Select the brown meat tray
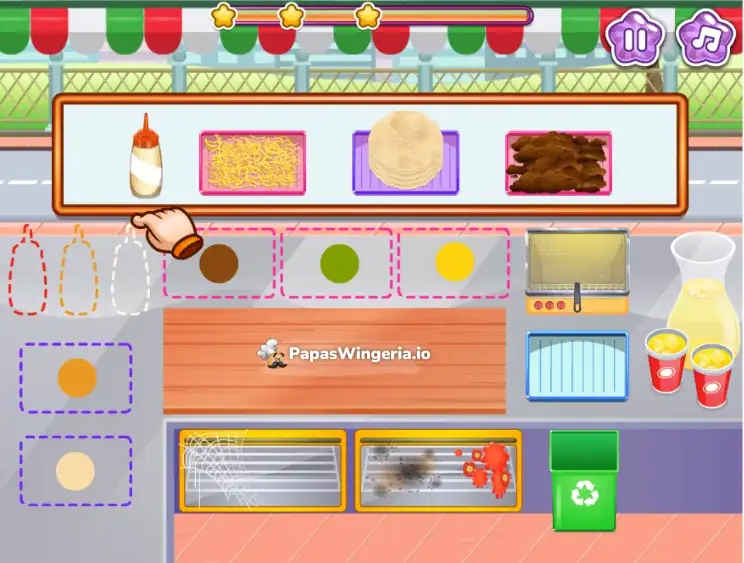Image resolution: width=744 pixels, height=563 pixels. (x=558, y=162)
